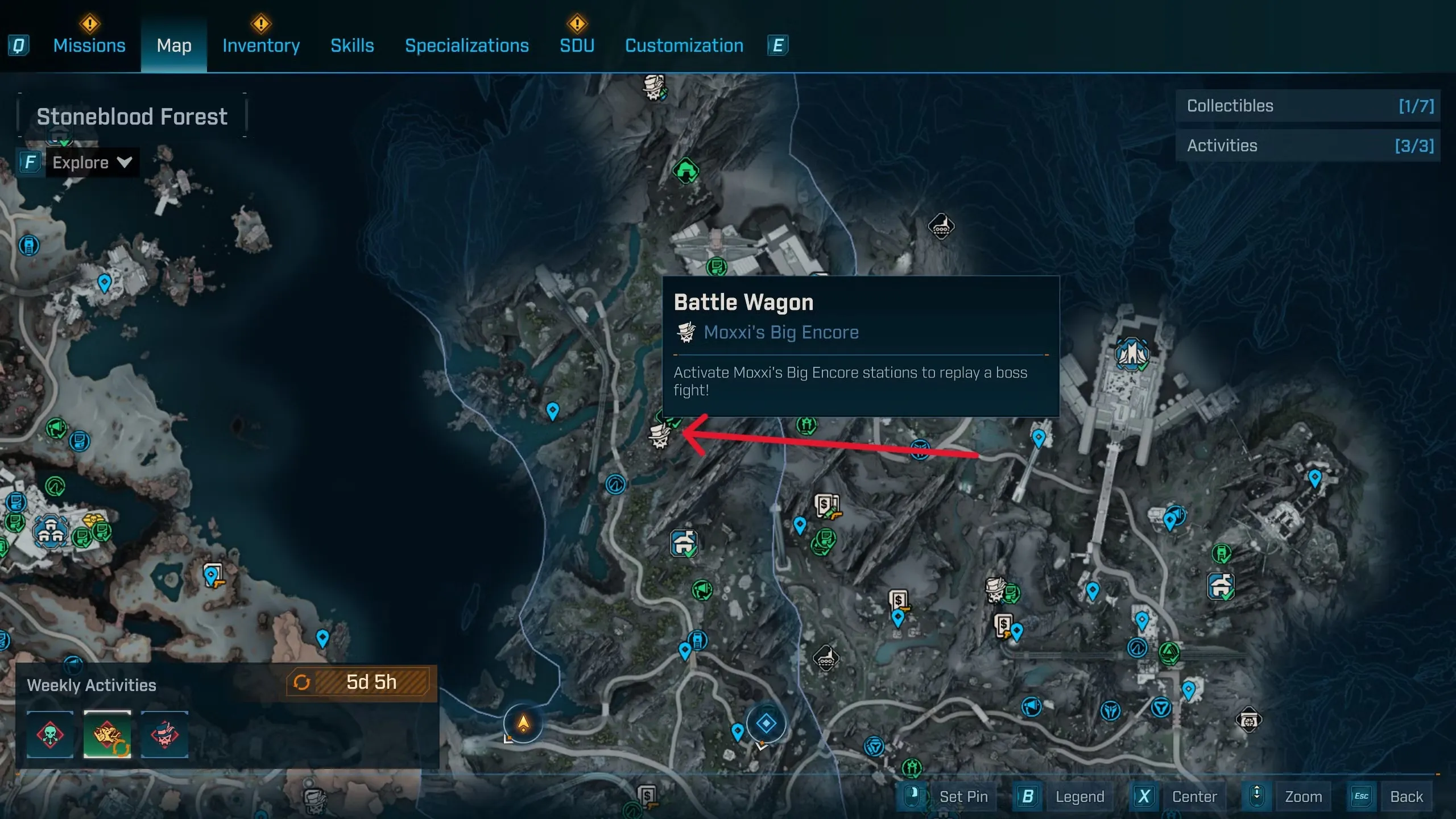The height and width of the screenshot is (819, 1456).
Task: Go to the SDU tab
Action: pos(577,45)
